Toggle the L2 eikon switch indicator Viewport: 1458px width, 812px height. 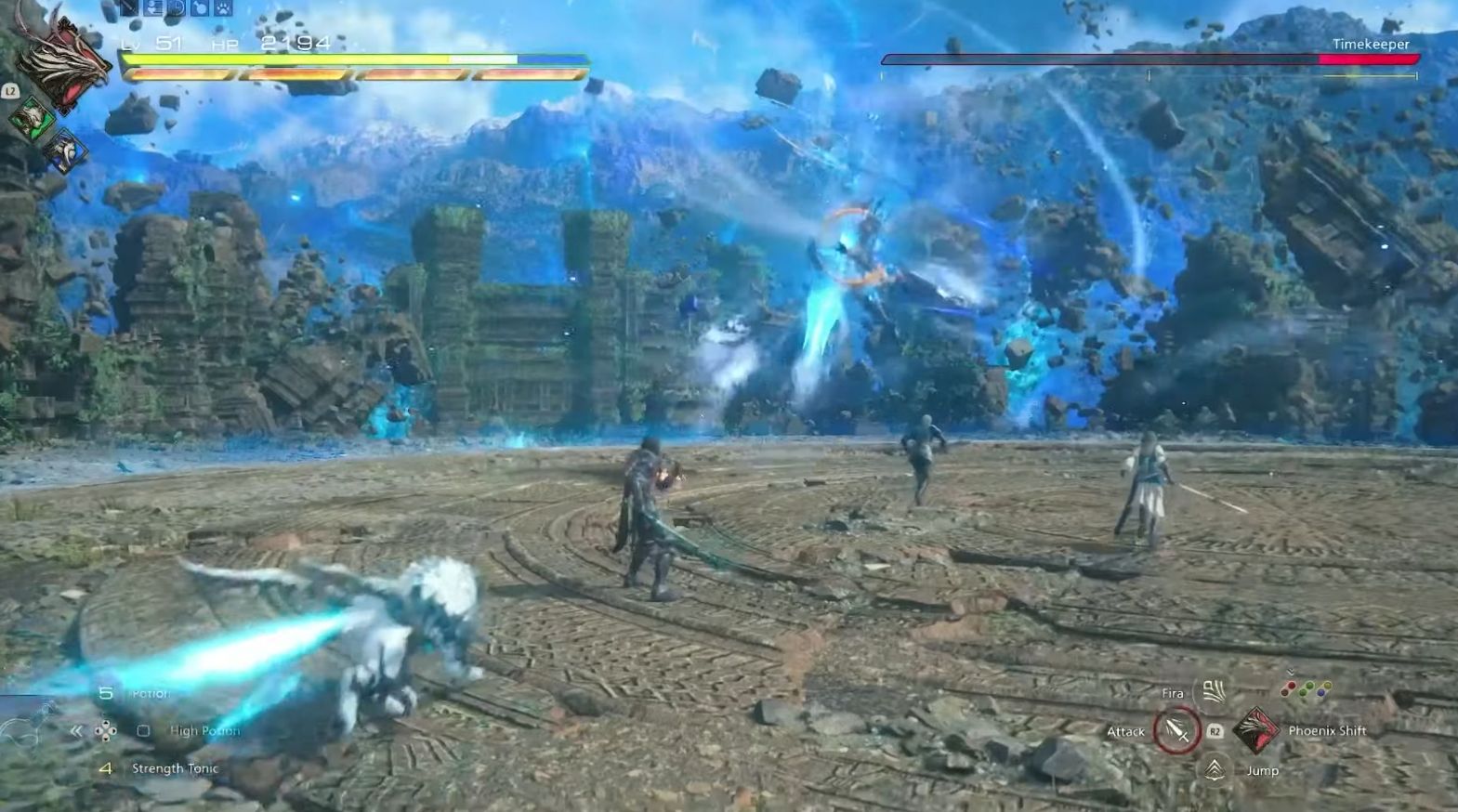[10, 91]
